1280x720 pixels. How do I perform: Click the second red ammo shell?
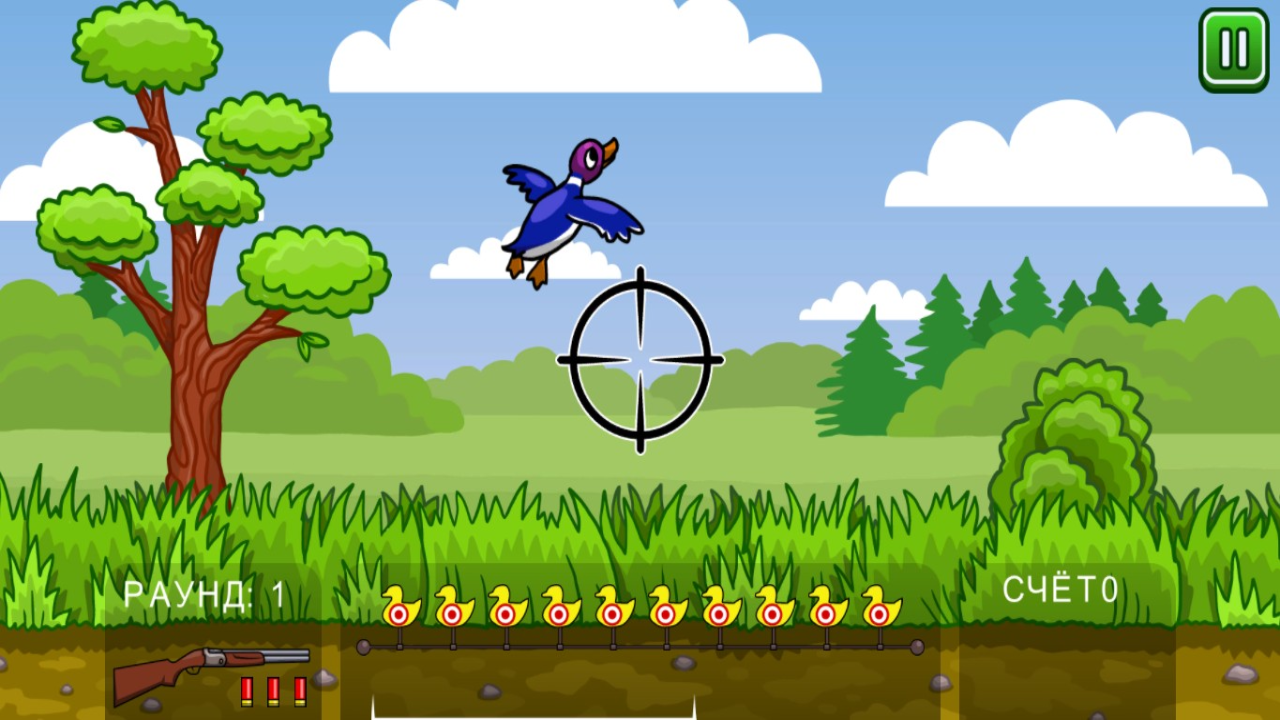click(x=273, y=690)
